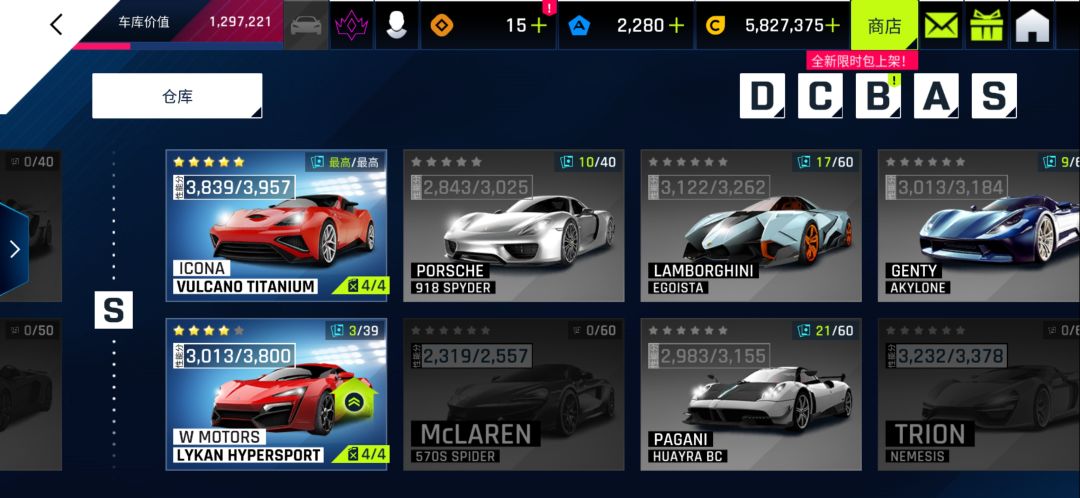Filter cars by class D
Screen dimensions: 1080x498
[762, 96]
